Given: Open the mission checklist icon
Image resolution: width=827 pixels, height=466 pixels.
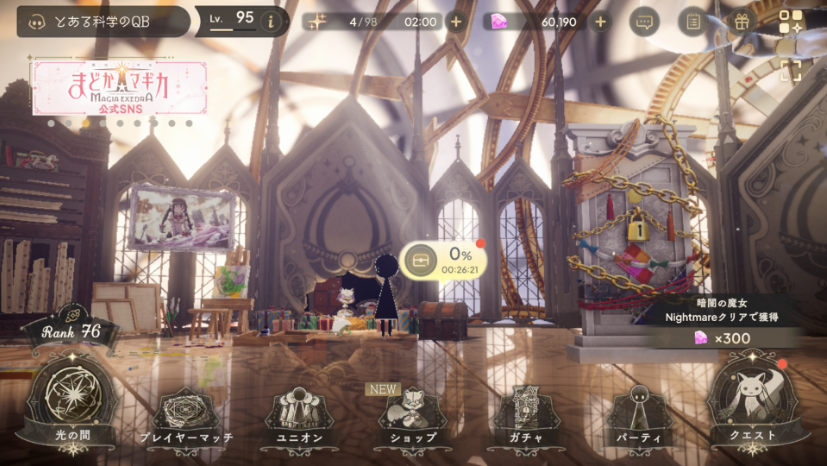Looking at the screenshot, I should point(692,21).
